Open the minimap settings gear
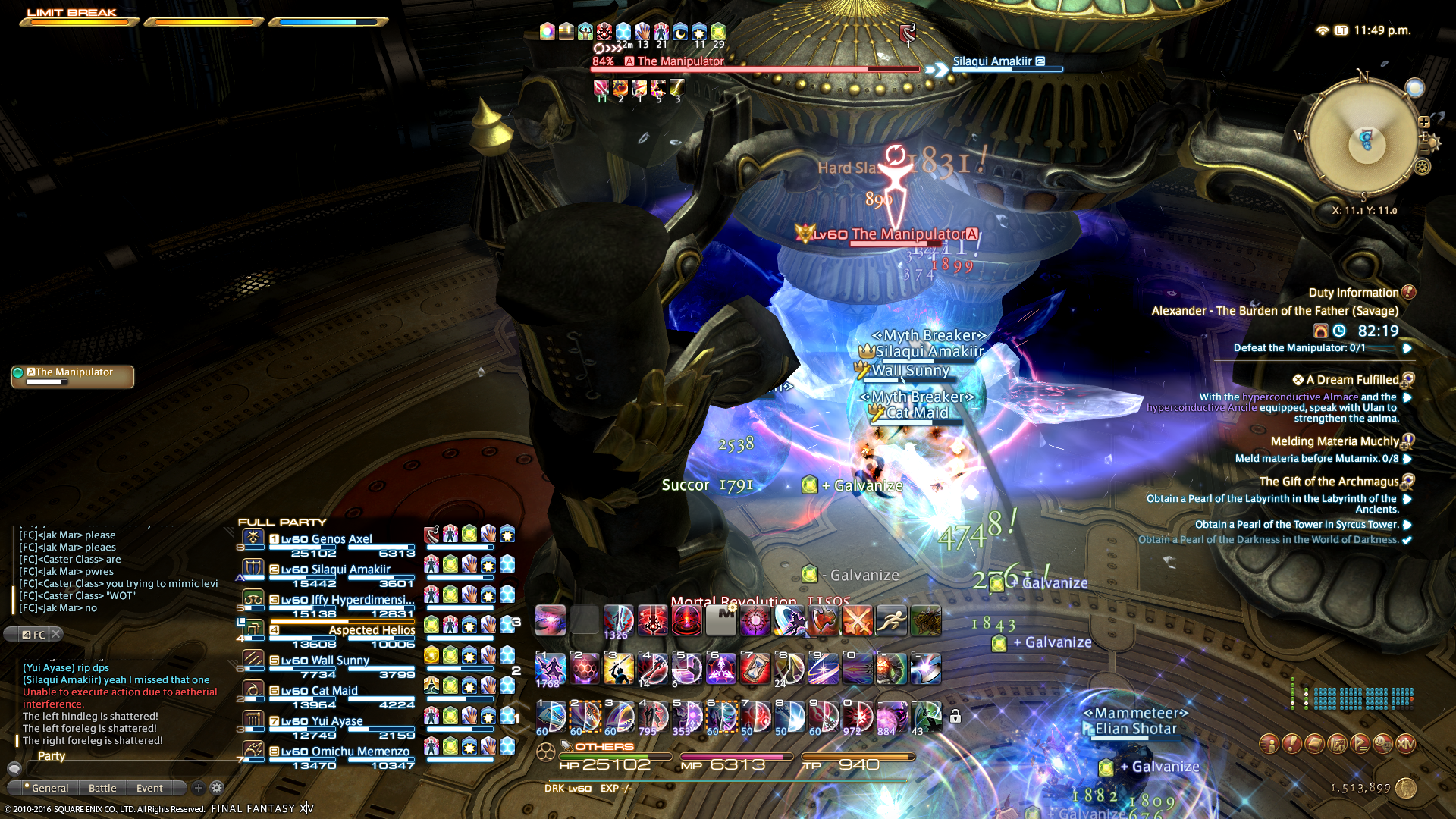The height and width of the screenshot is (819, 1456). (x=1423, y=167)
